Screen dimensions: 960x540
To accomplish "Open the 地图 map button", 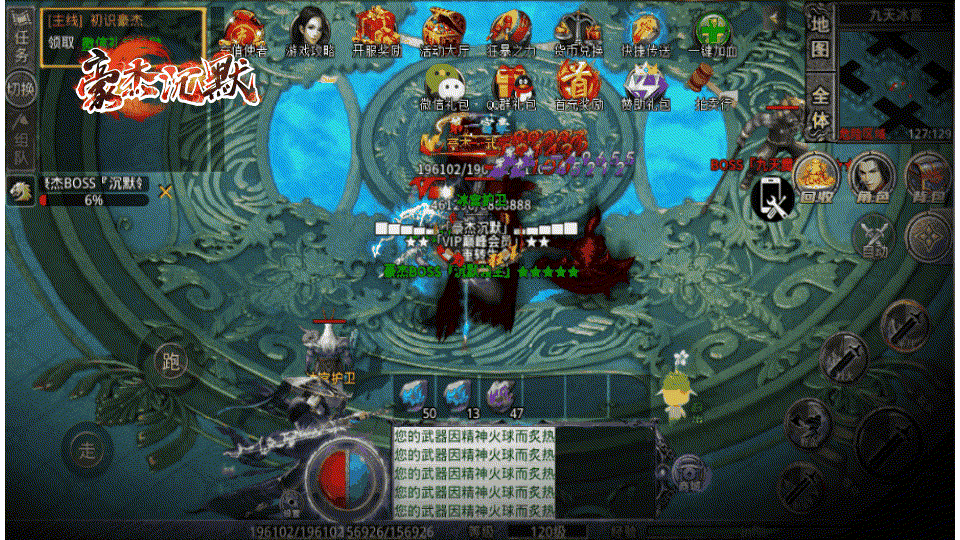I will (820, 36).
